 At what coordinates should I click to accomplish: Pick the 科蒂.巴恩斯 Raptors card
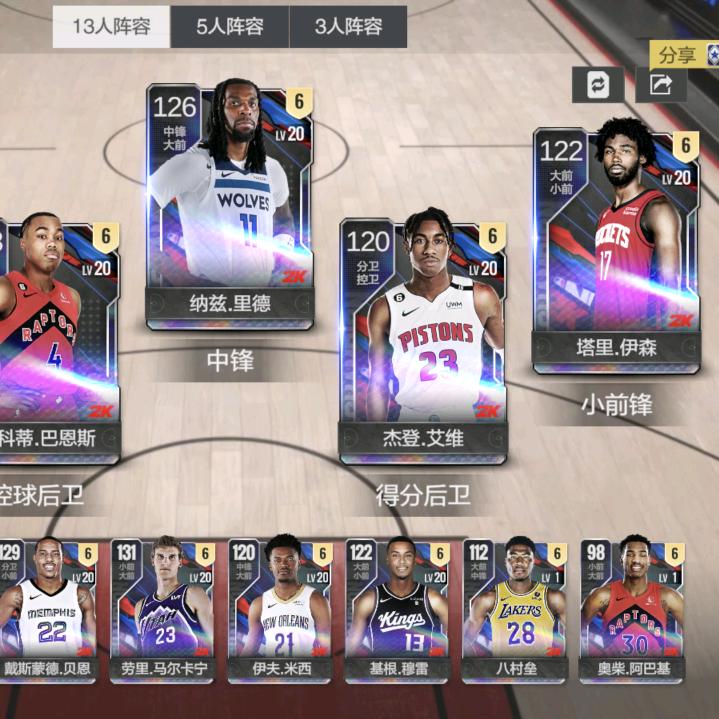(55, 340)
